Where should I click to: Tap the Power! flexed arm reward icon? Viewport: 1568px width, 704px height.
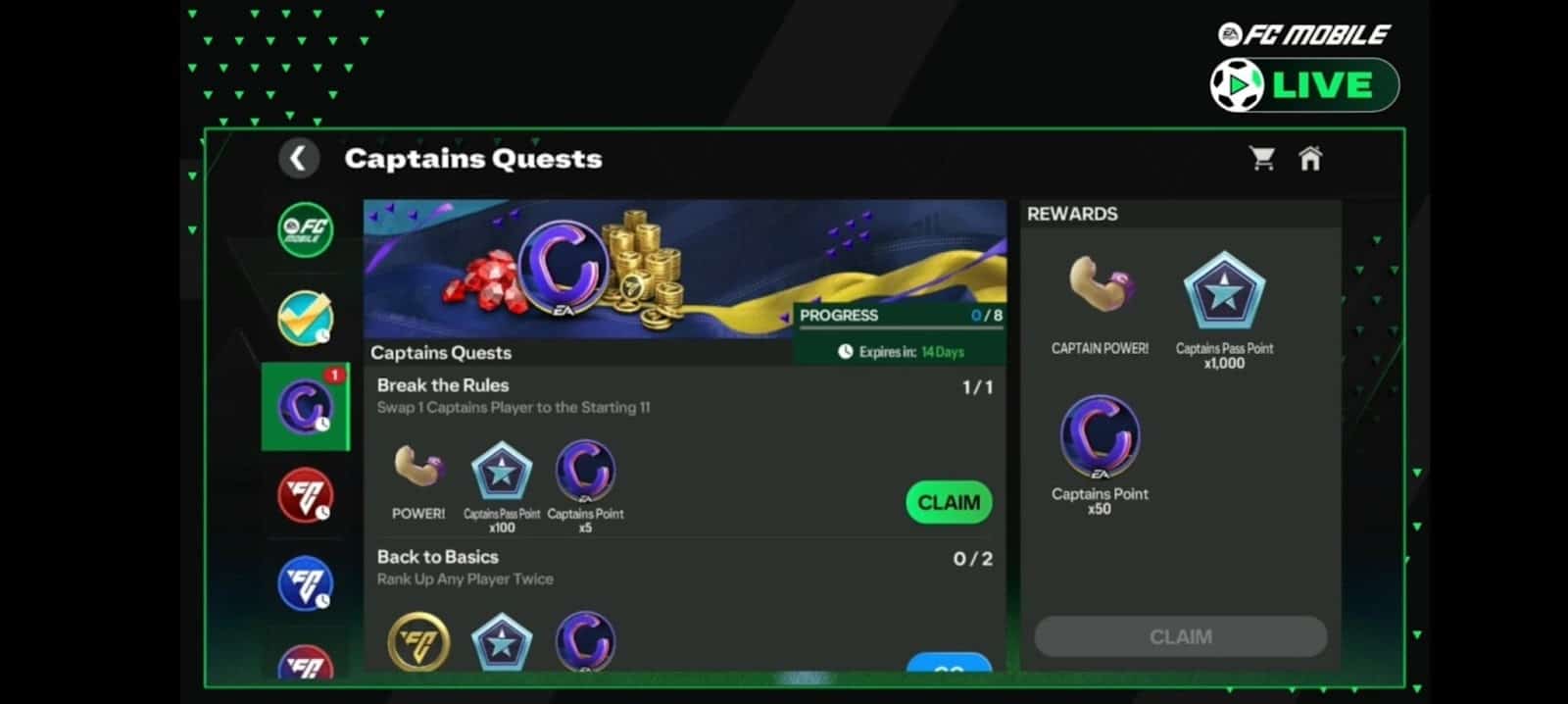(418, 467)
